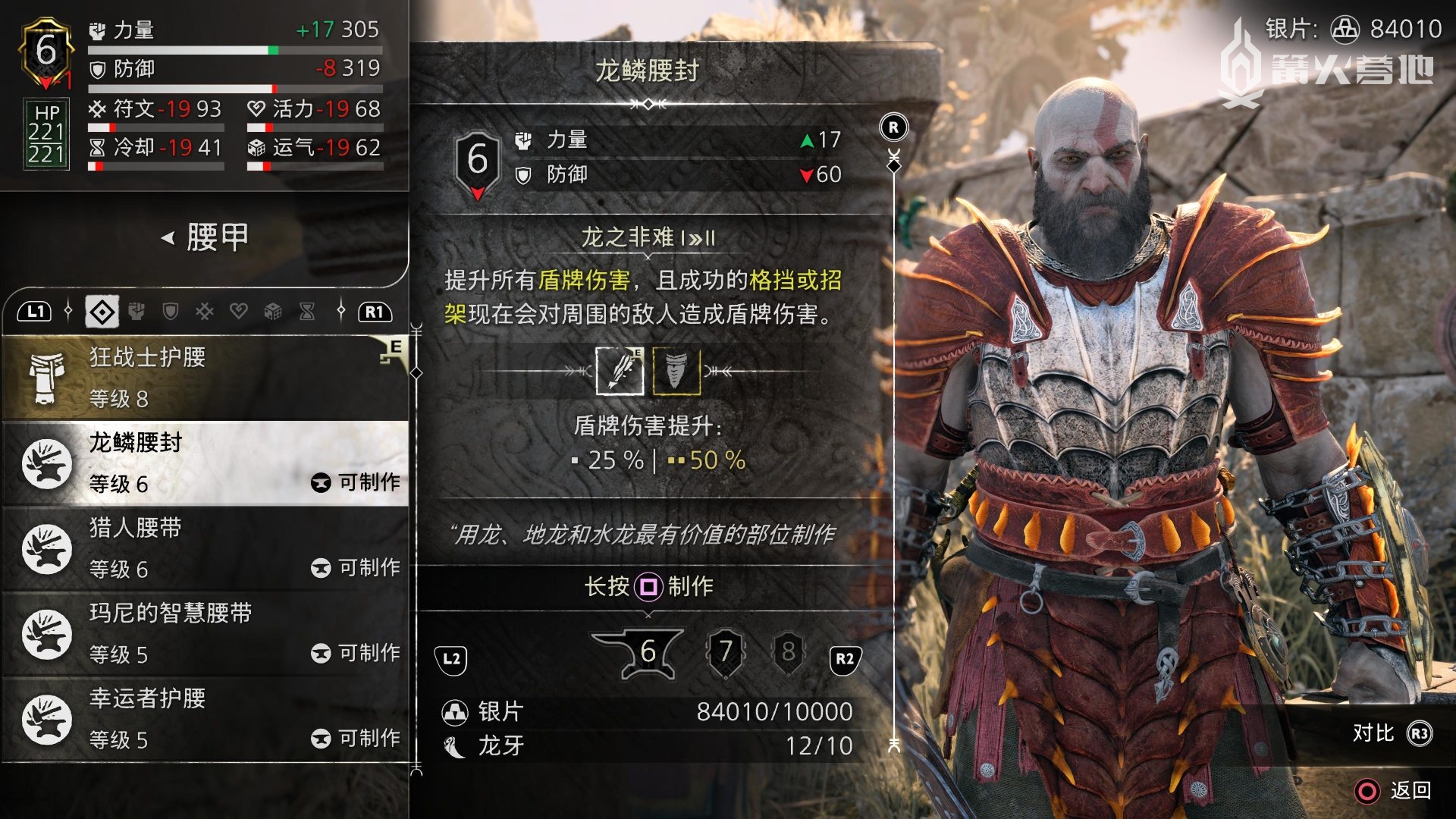The height and width of the screenshot is (819, 1456).
Task: Filter the list by strength fist icon
Action: tap(136, 312)
